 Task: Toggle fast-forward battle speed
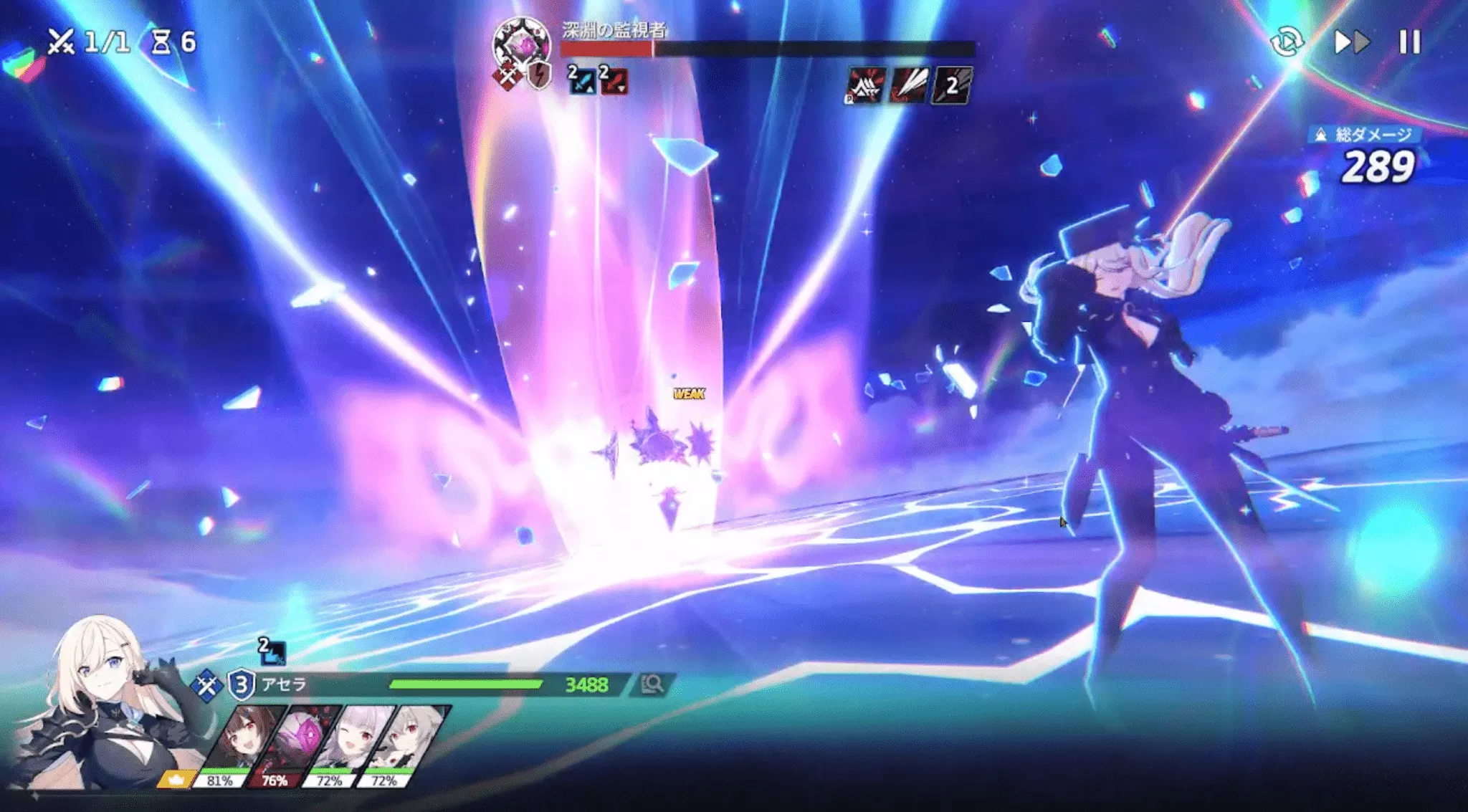tap(1351, 42)
